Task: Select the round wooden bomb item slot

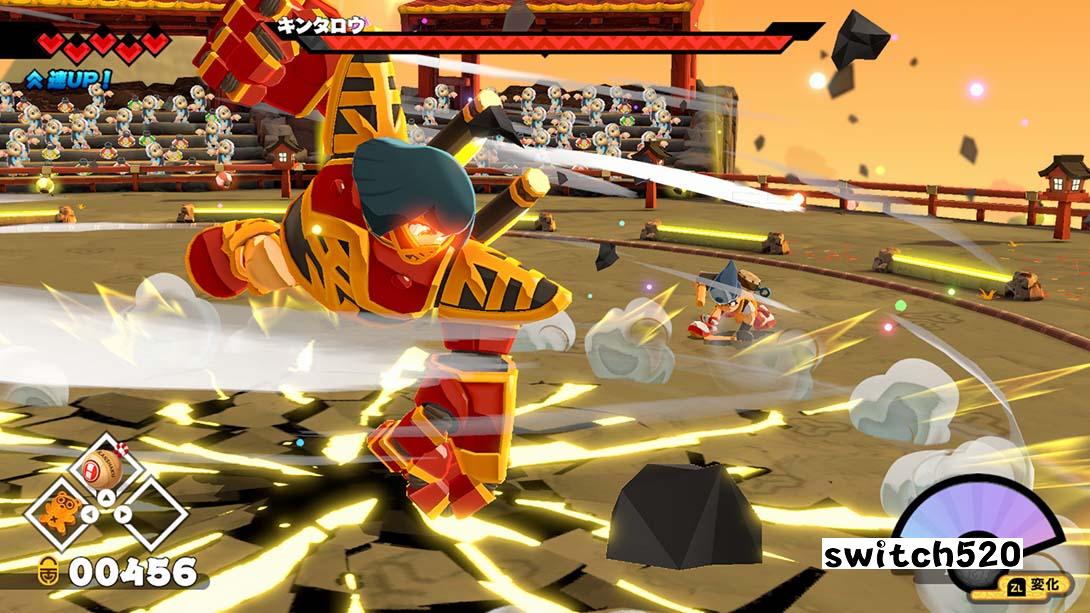Action: [x=103, y=468]
